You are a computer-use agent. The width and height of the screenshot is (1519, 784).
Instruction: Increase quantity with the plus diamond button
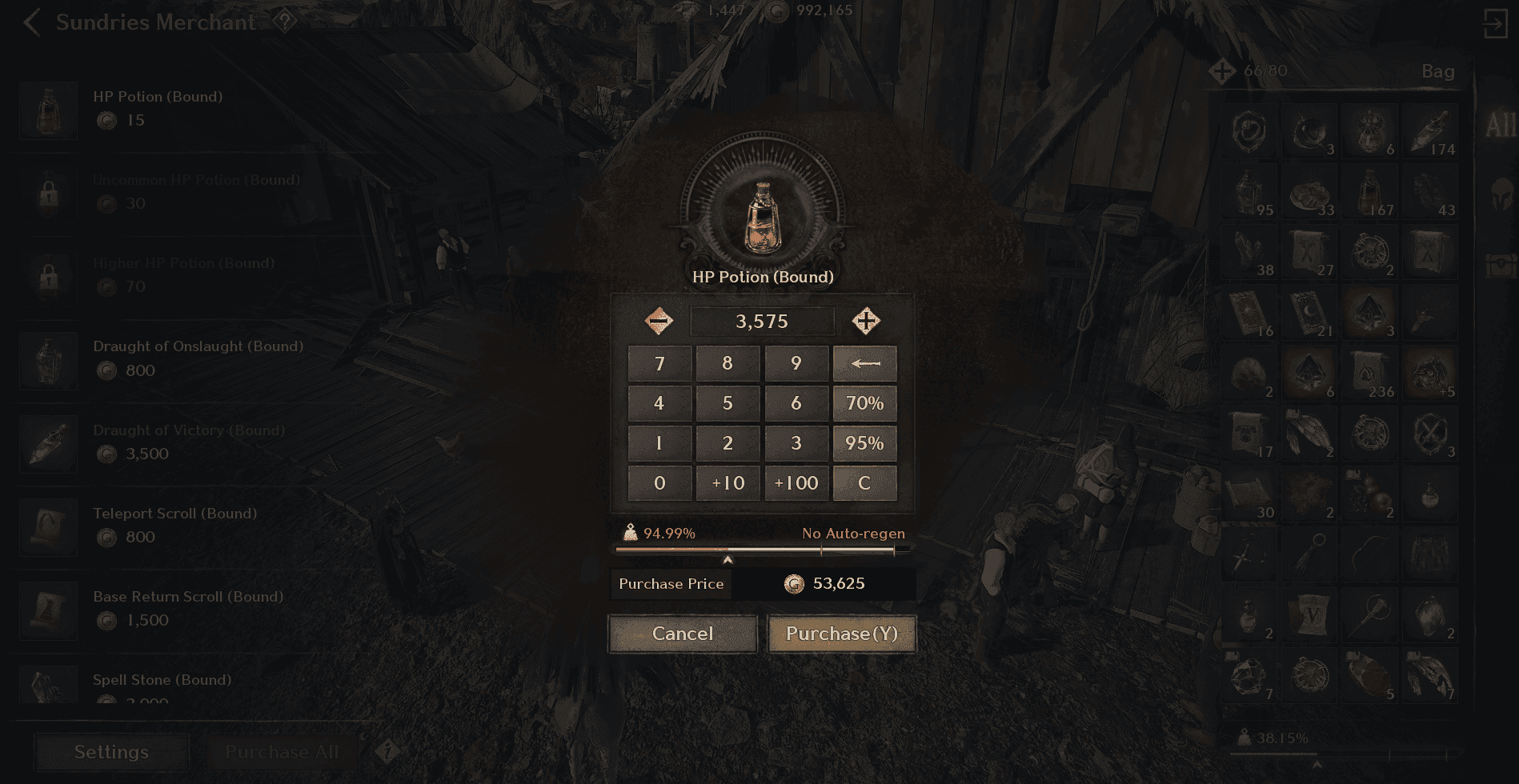point(867,321)
